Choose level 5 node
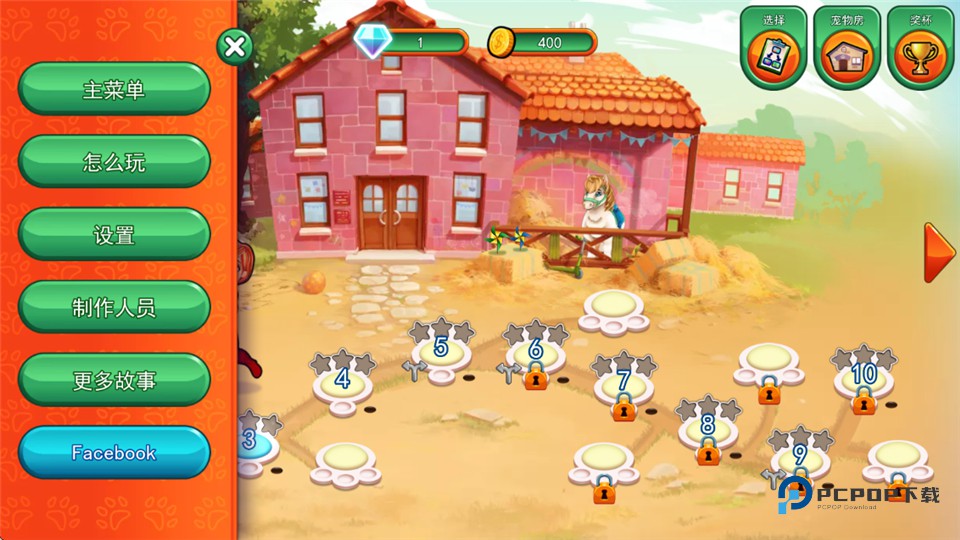This screenshot has width=960, height=540. tap(441, 351)
